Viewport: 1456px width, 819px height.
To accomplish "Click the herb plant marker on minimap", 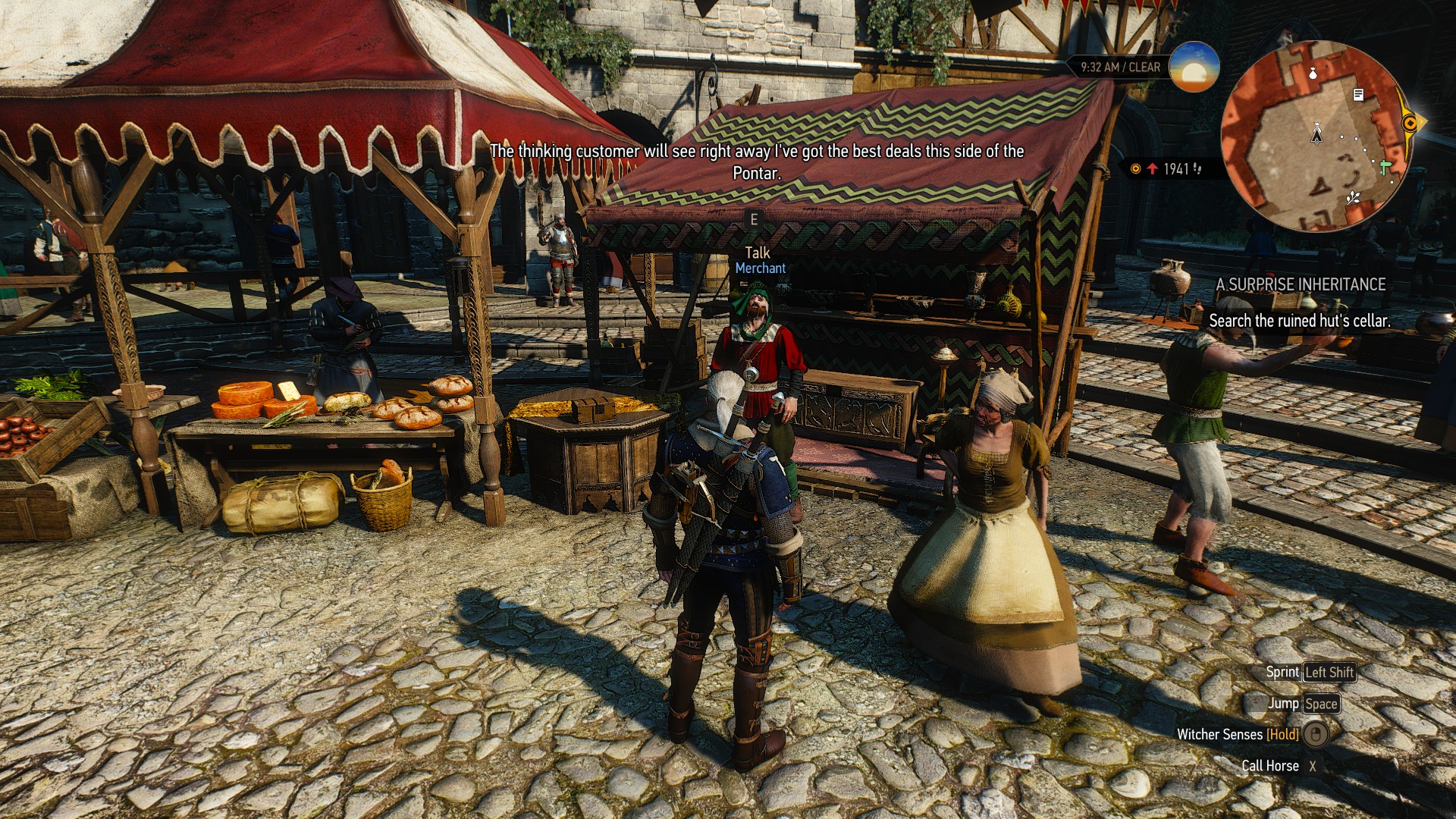I will pyautogui.click(x=1352, y=199).
